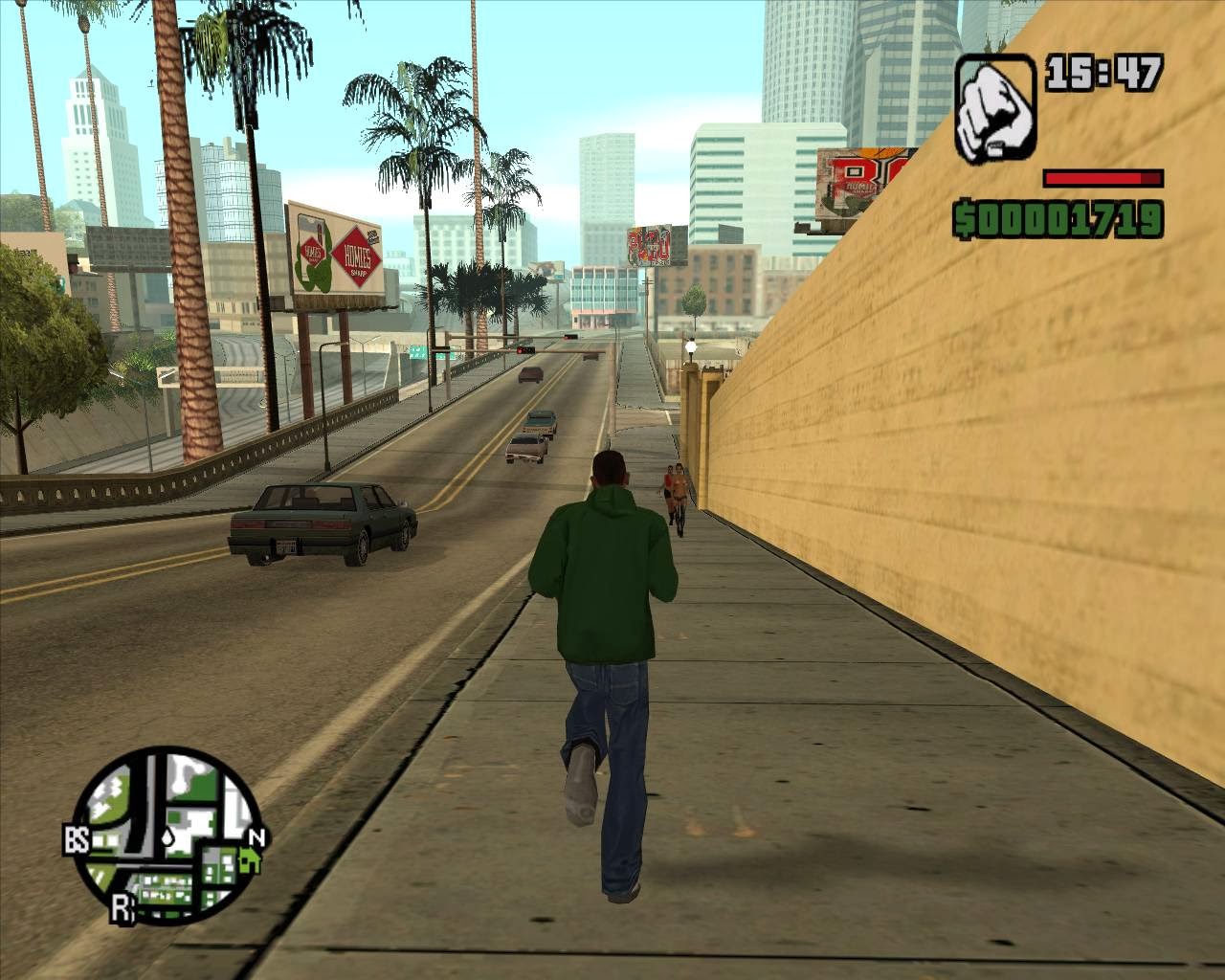Viewport: 1225px width, 980px height.
Task: Click the green safehouse icon on the radar
Action: point(250,860)
